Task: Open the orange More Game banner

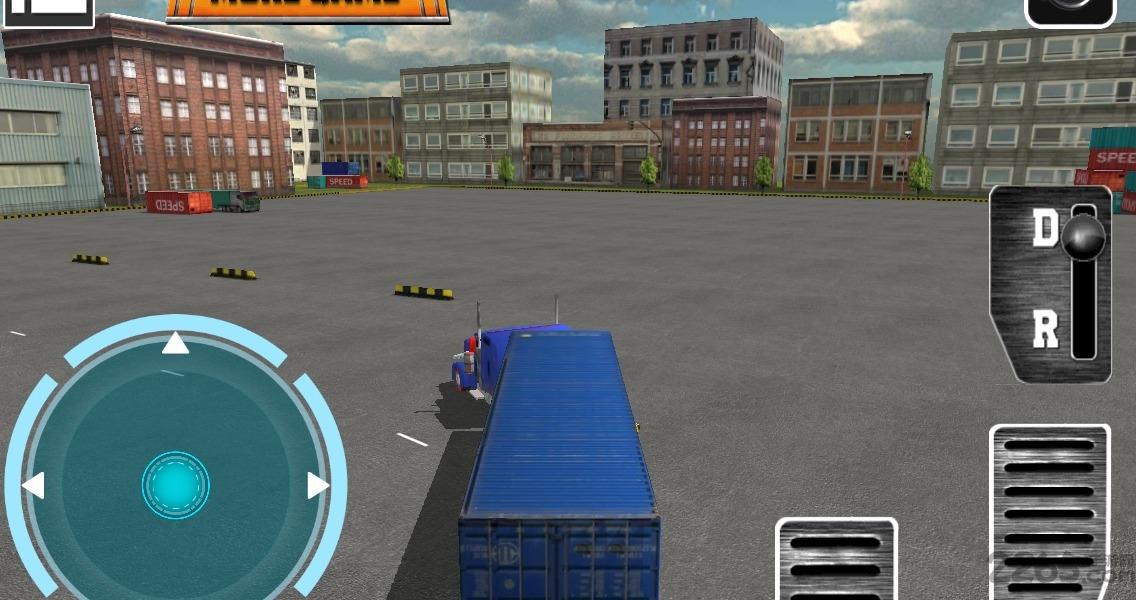Action: click(x=308, y=9)
